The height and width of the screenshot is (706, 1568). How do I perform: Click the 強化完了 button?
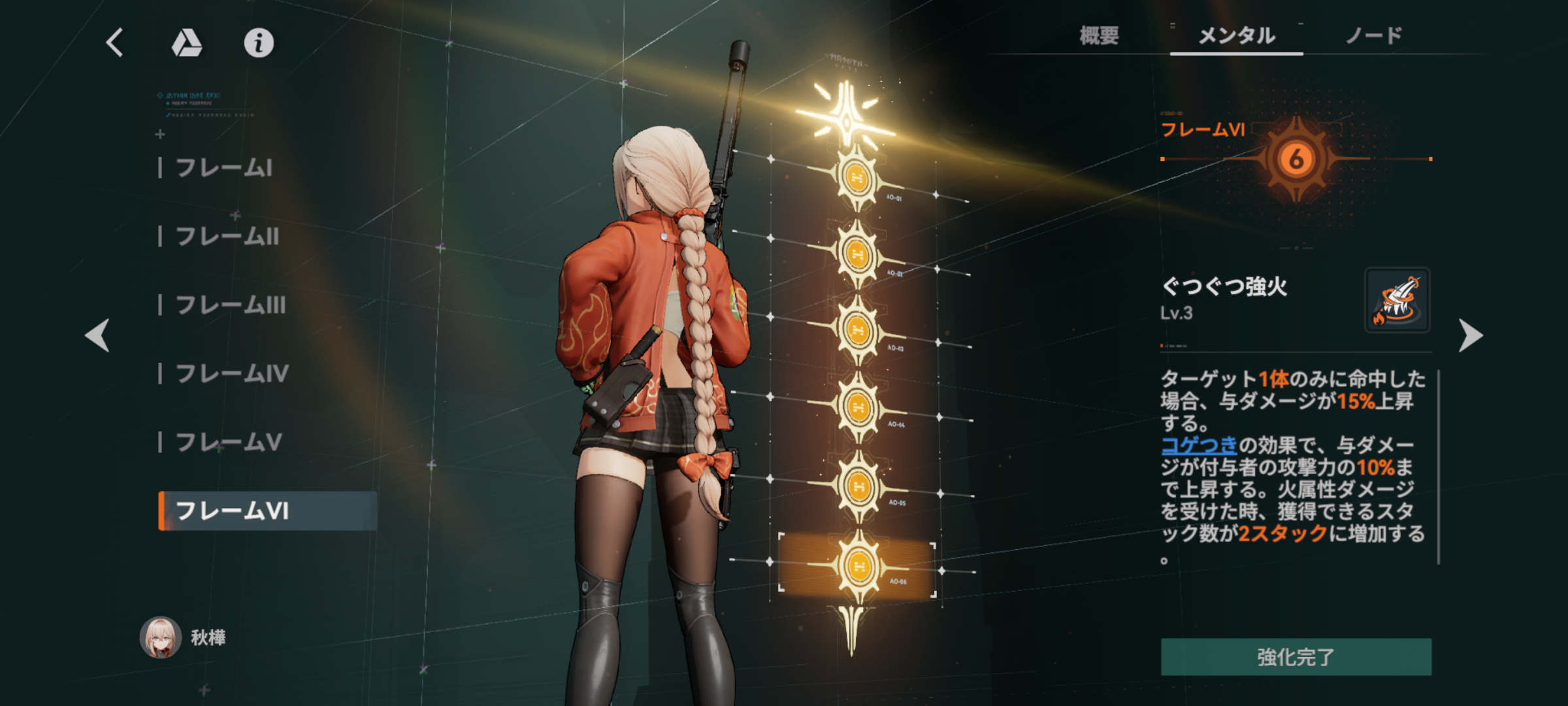1296,657
